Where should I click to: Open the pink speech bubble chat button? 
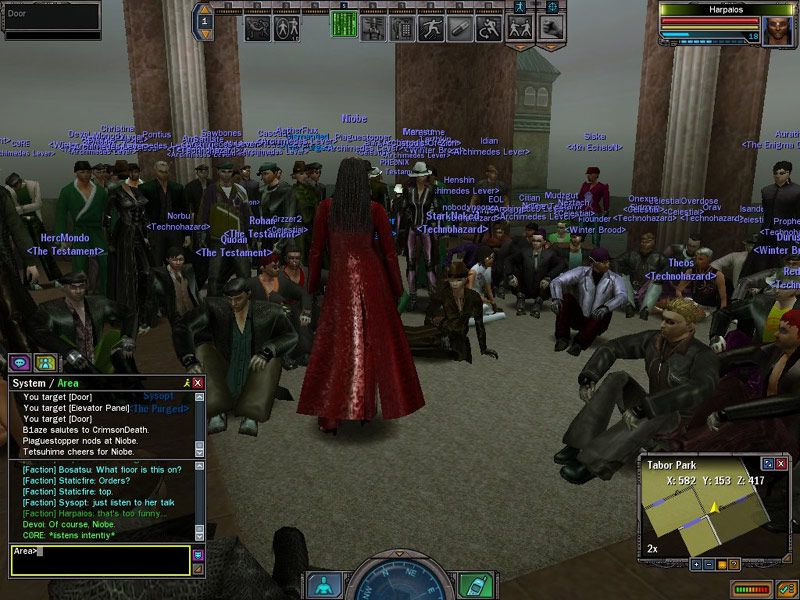point(19,362)
